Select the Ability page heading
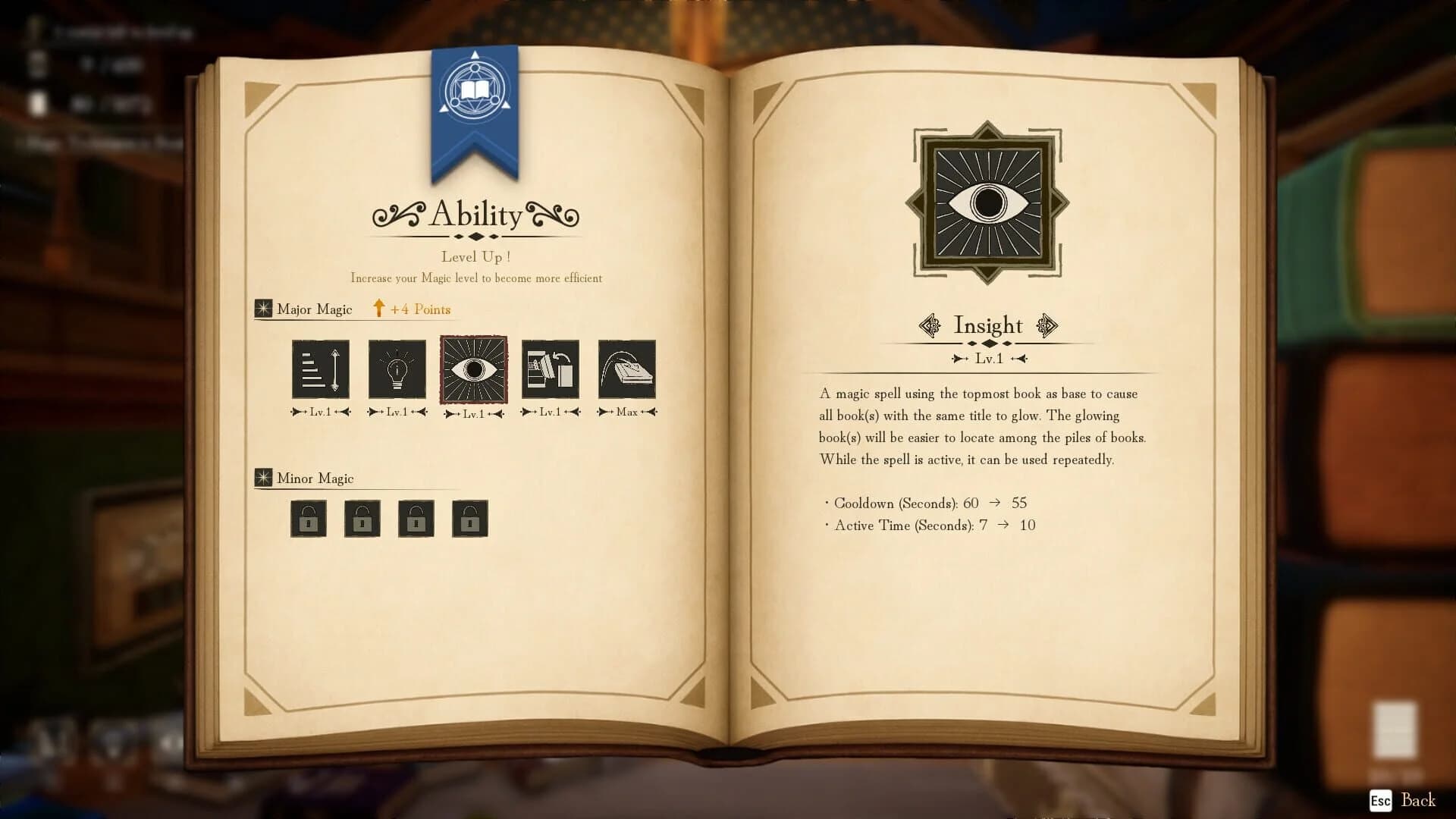1456x819 pixels. coord(476,215)
